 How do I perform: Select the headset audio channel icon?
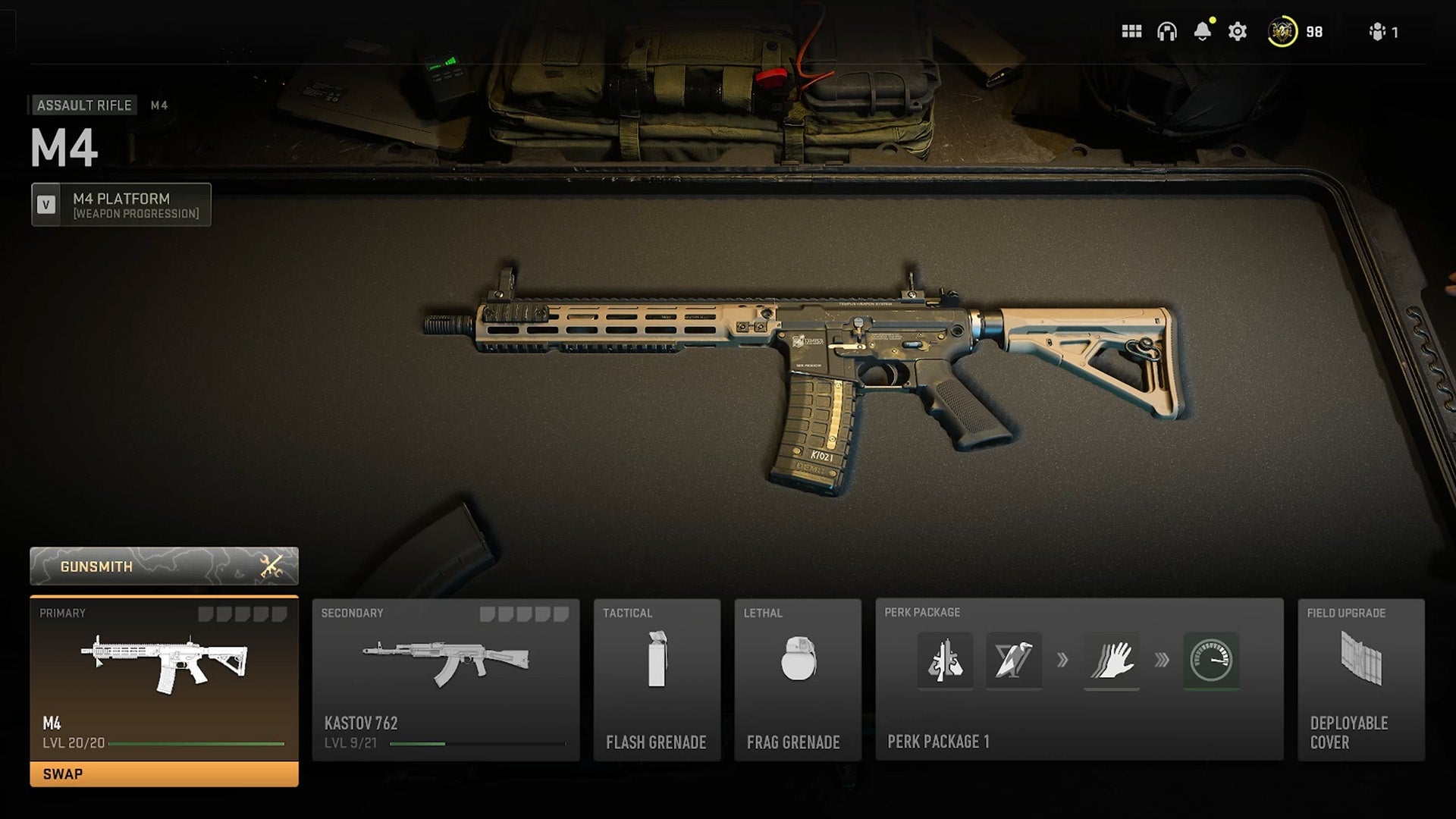[1167, 32]
